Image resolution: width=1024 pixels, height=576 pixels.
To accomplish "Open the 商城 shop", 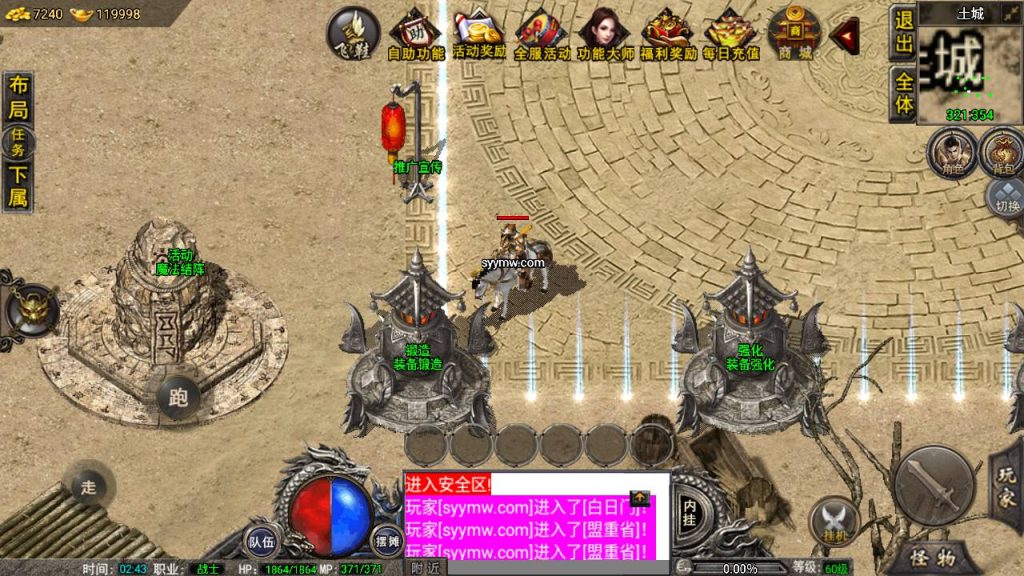I will pyautogui.click(x=795, y=34).
